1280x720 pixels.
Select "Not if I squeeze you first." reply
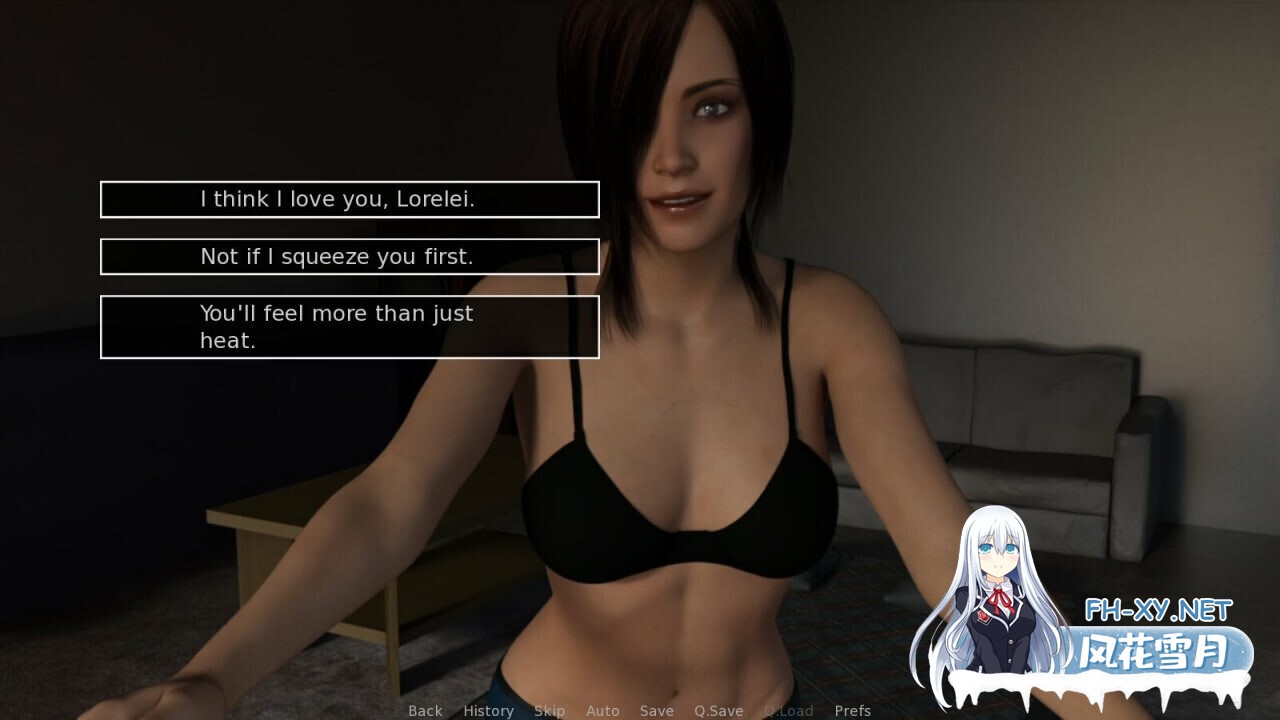coord(349,257)
